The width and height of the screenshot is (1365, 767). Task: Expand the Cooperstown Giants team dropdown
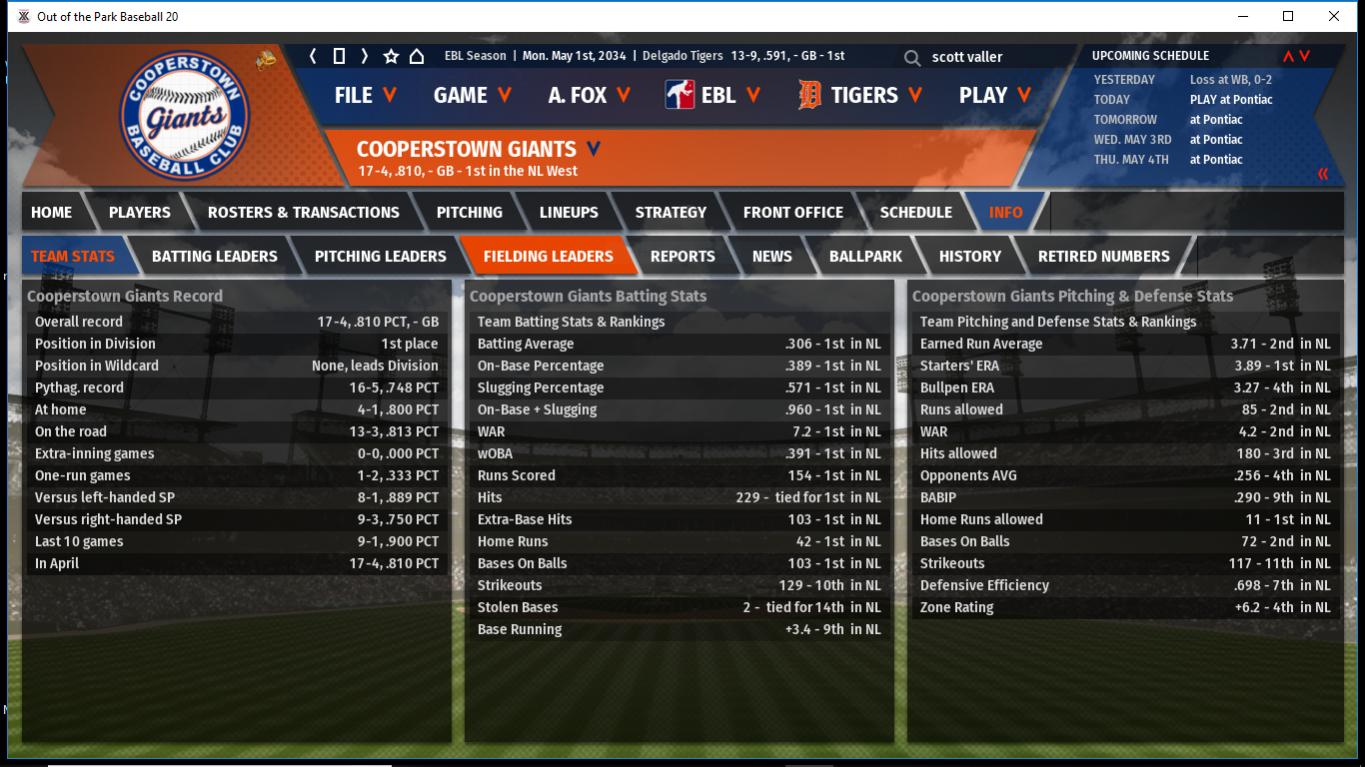tap(594, 149)
